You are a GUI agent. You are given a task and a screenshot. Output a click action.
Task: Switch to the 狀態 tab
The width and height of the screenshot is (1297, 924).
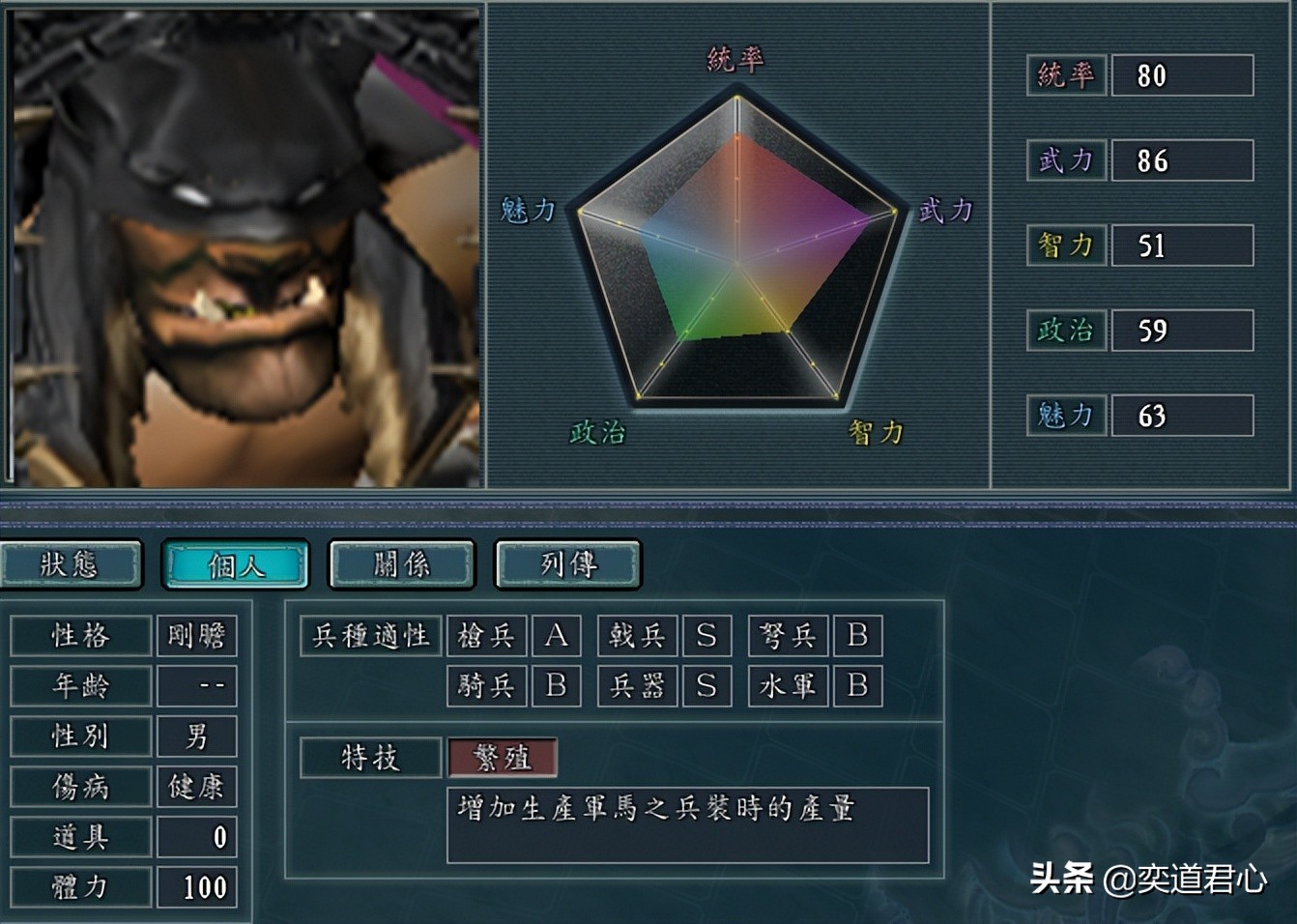point(72,563)
